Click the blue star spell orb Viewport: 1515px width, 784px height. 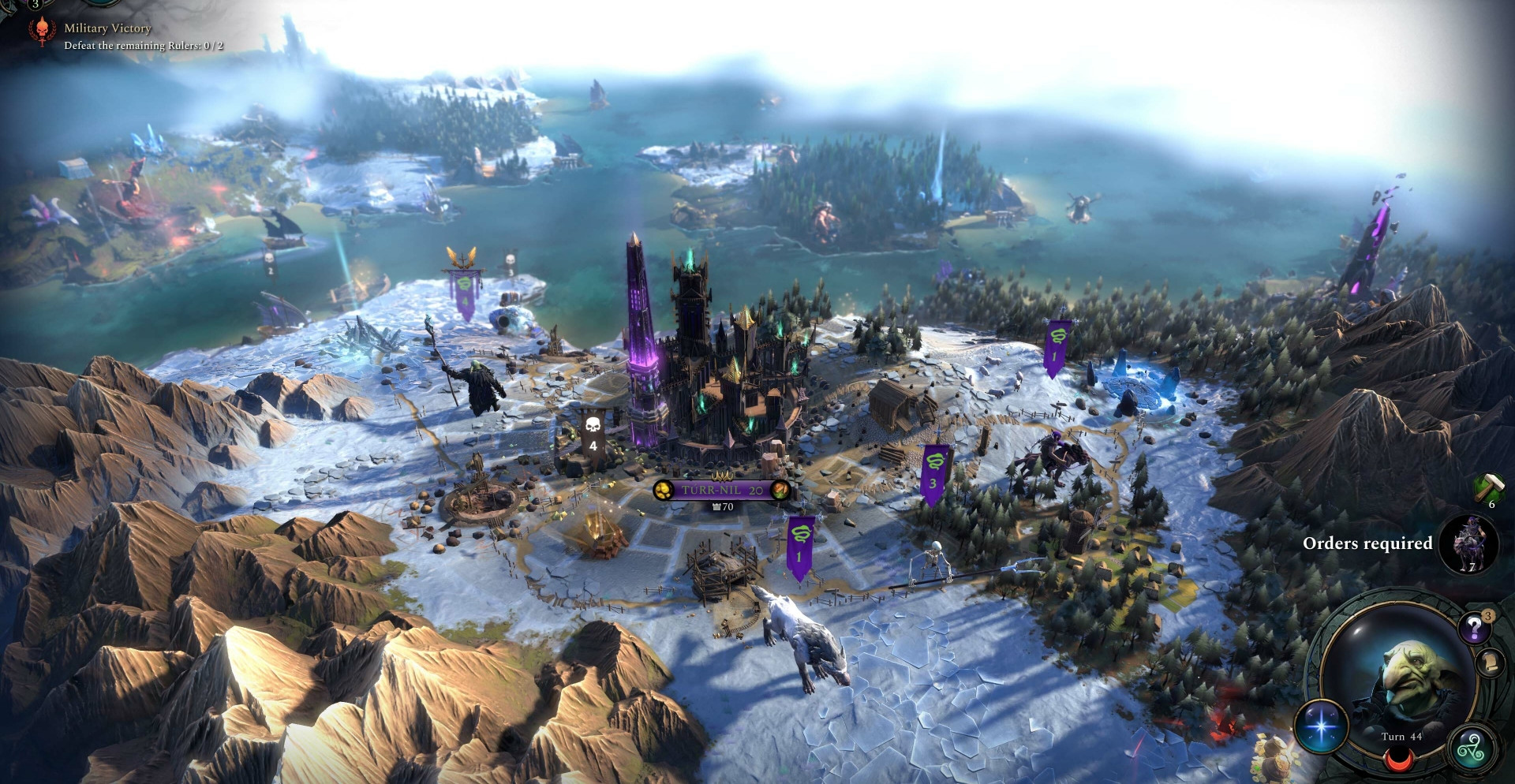(1322, 726)
